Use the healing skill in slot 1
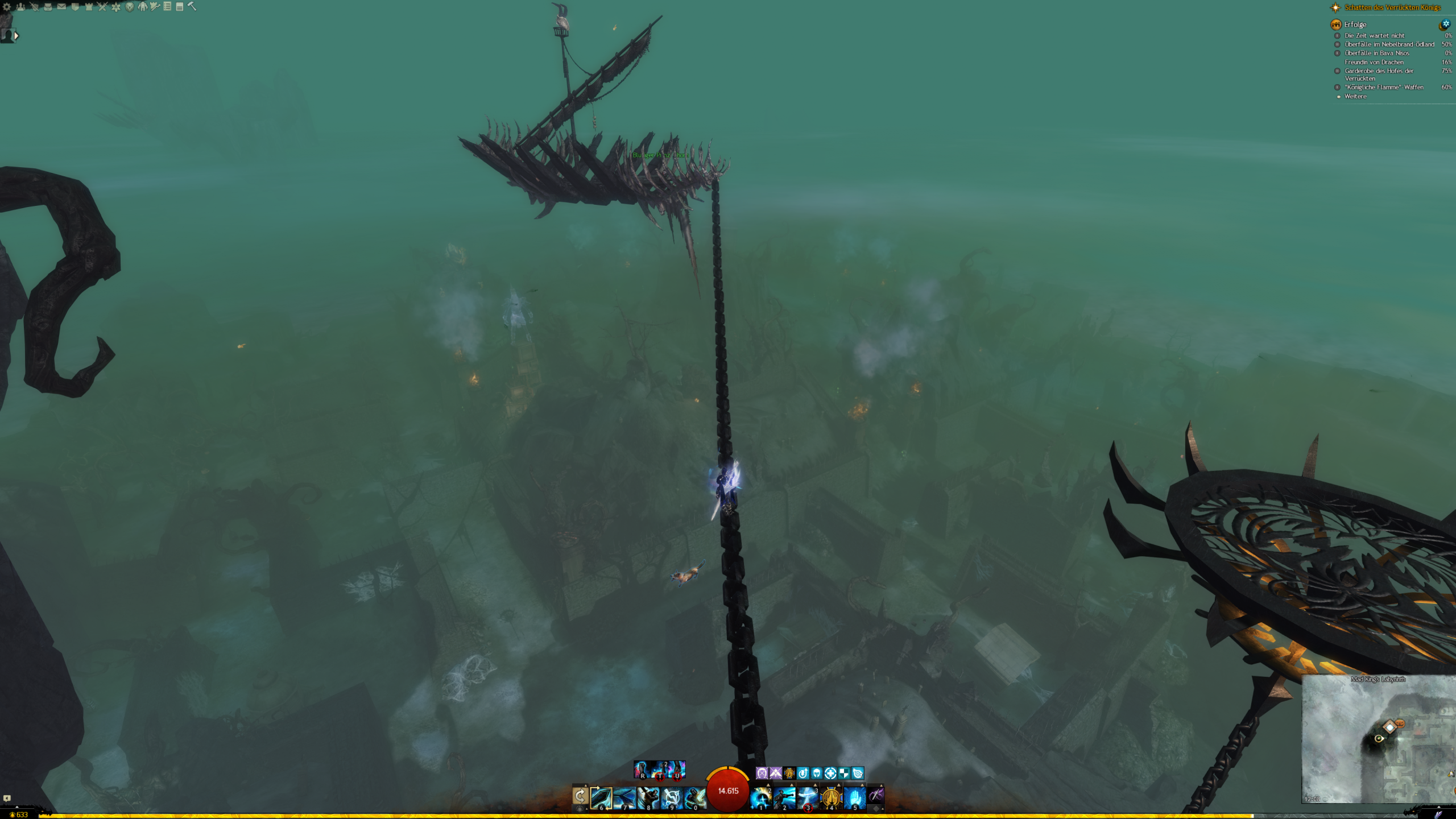 [x=761, y=797]
